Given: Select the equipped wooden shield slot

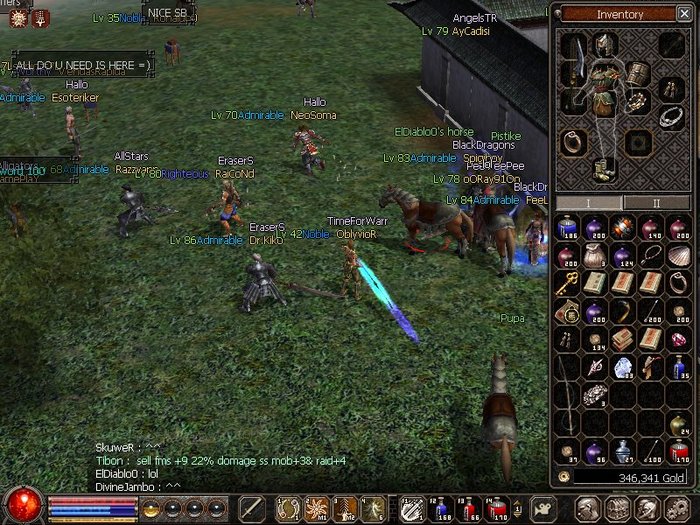Looking at the screenshot, I should [x=637, y=72].
